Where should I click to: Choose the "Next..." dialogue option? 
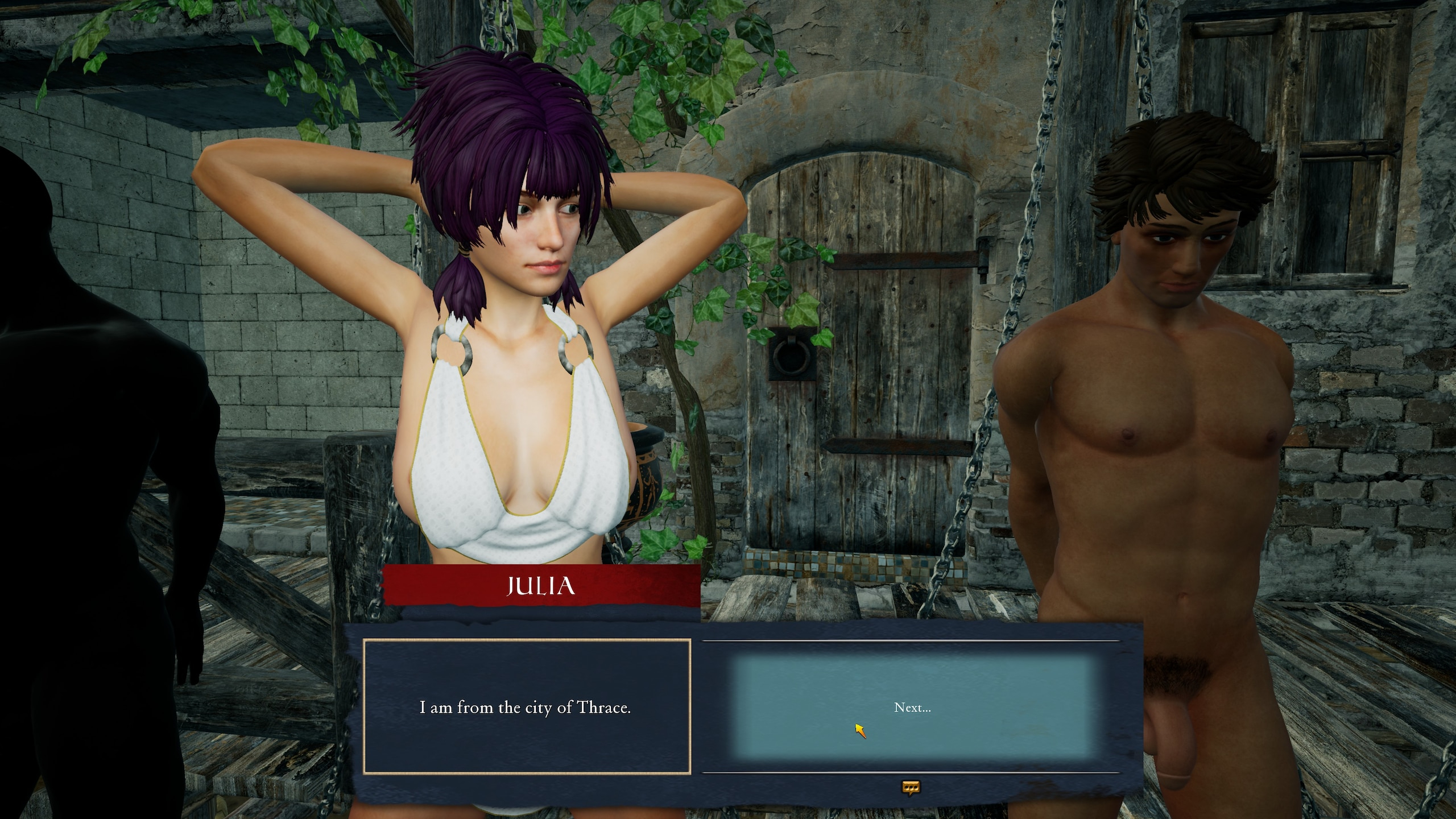click(x=912, y=708)
